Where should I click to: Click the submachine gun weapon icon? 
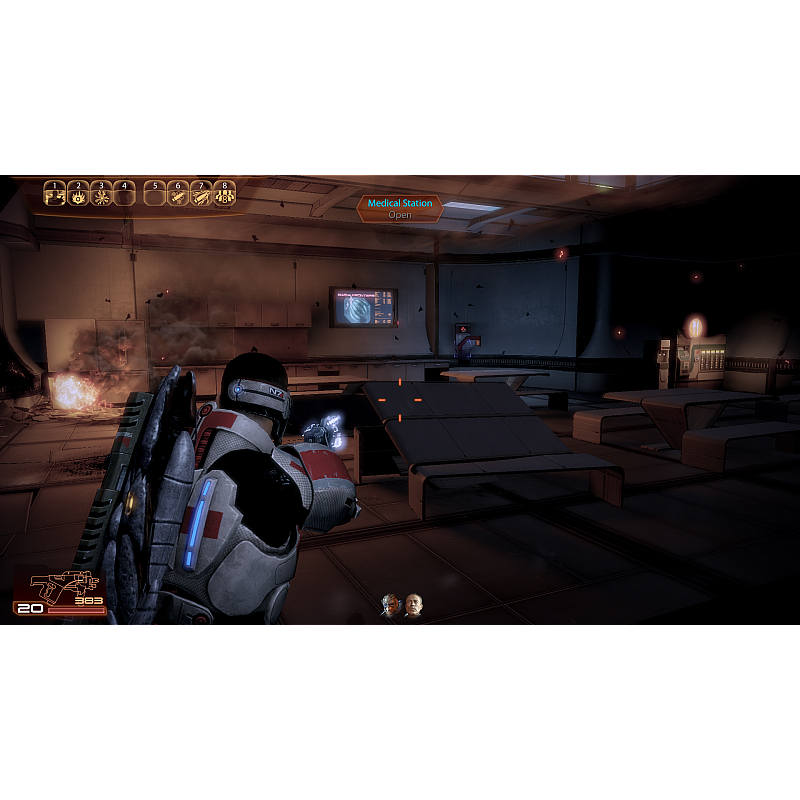point(60,586)
